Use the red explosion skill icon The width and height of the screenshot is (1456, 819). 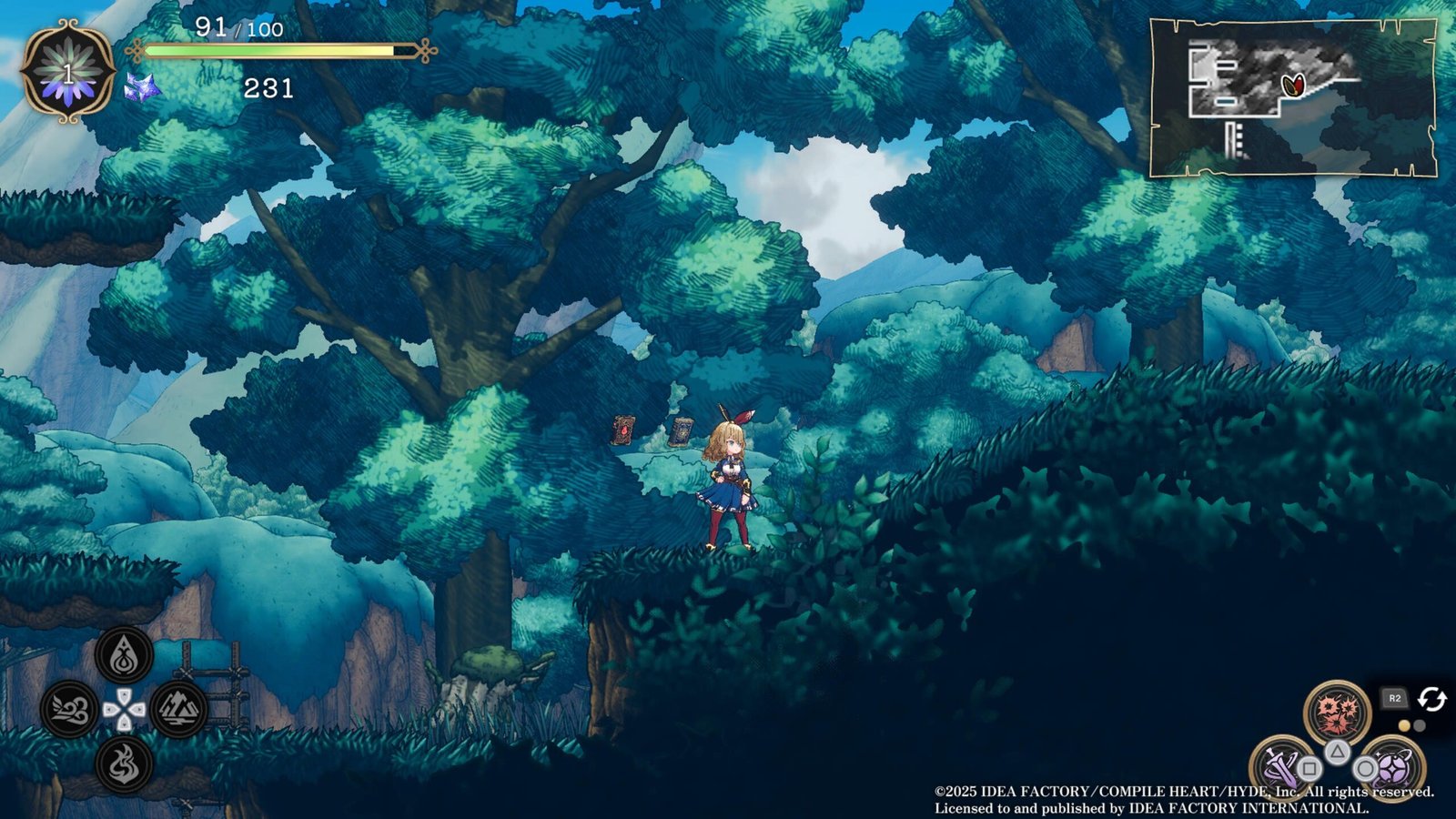tap(1336, 713)
